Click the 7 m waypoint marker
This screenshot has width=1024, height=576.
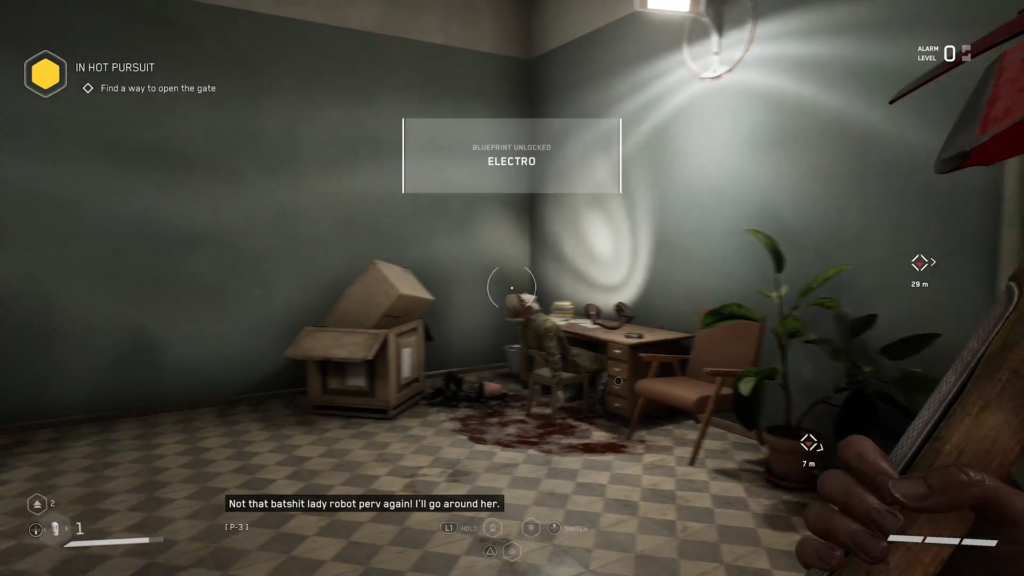(809, 442)
